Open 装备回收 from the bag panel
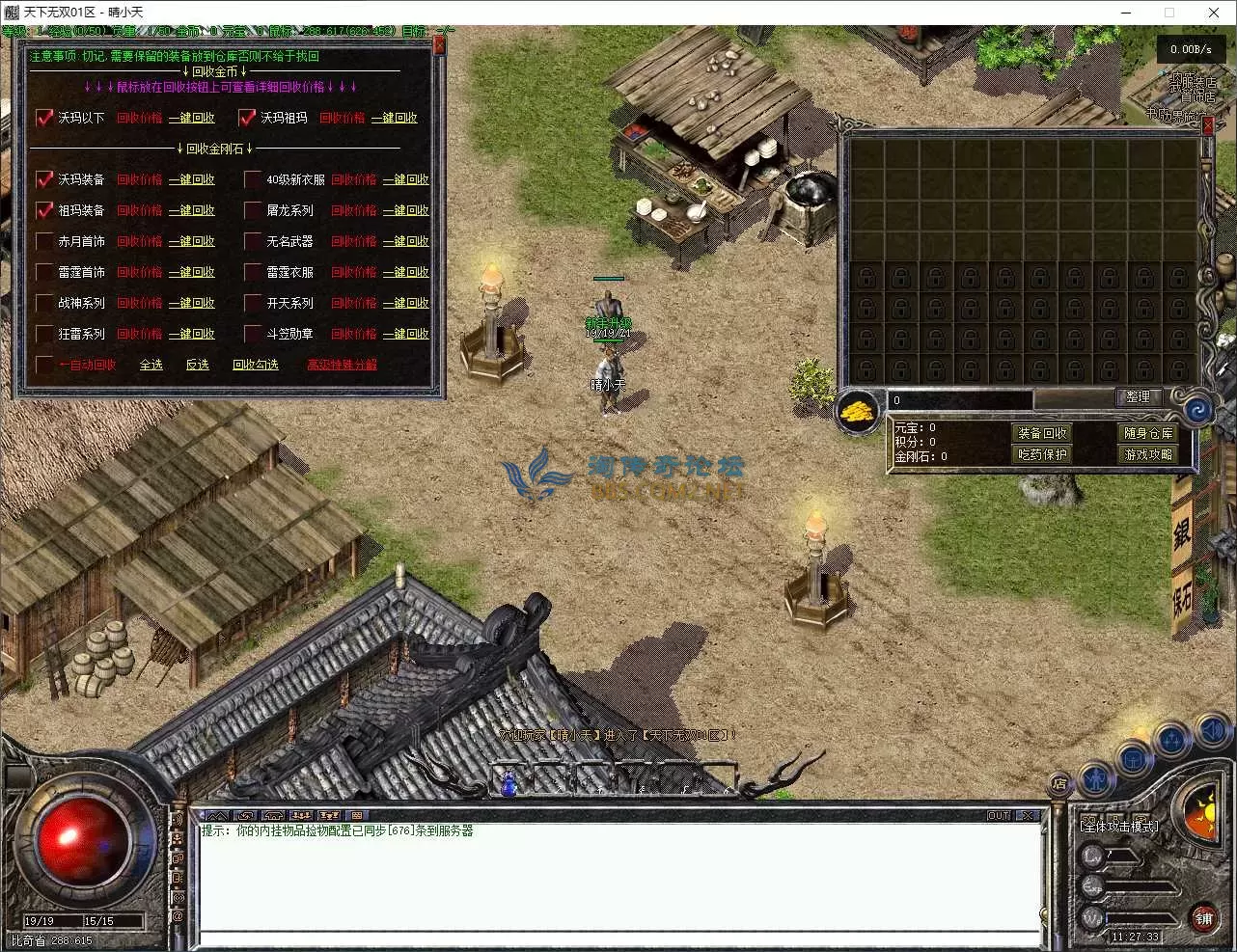The height and width of the screenshot is (952, 1237). 1043,433
